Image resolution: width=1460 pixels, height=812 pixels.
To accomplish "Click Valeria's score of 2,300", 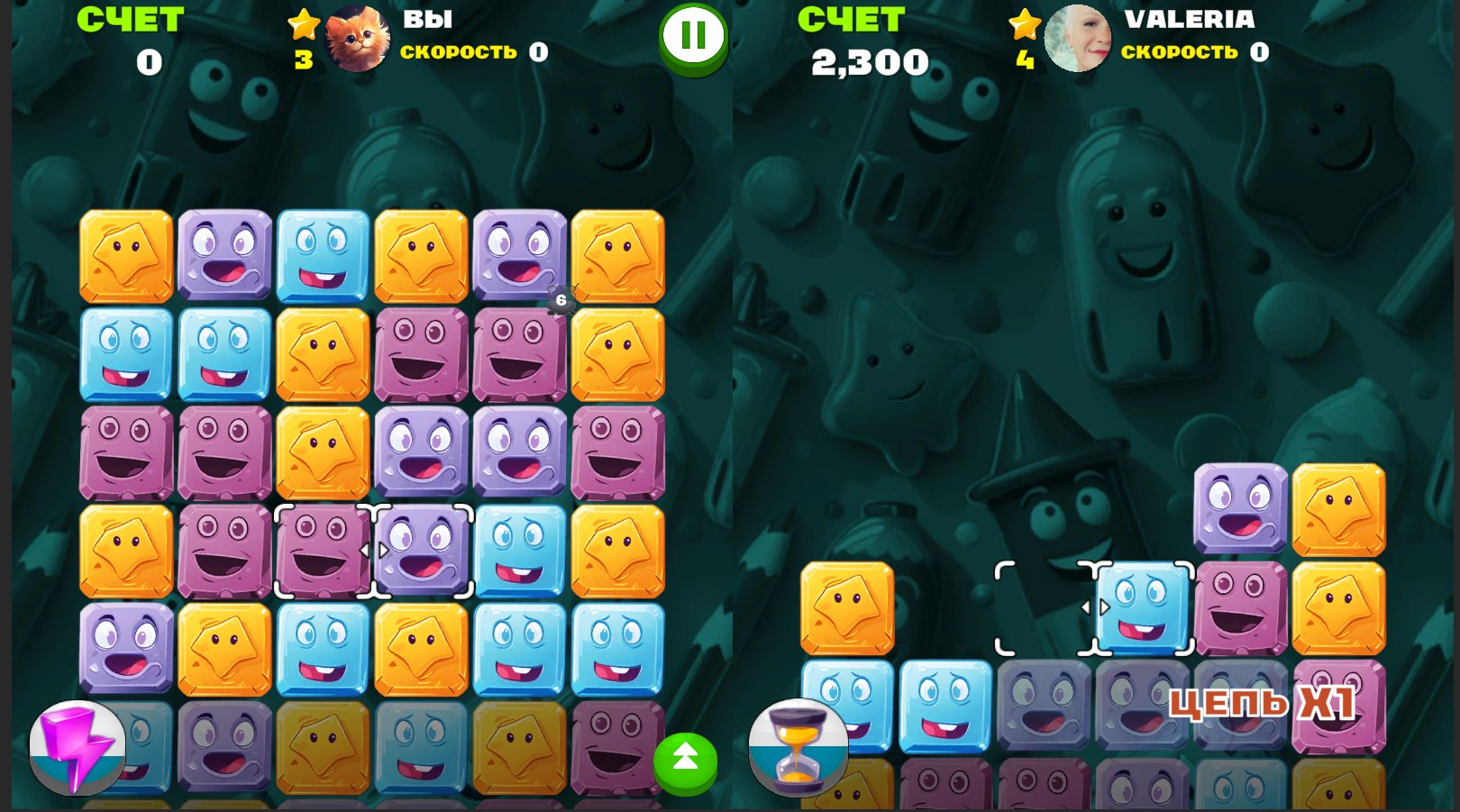I will tap(871, 63).
